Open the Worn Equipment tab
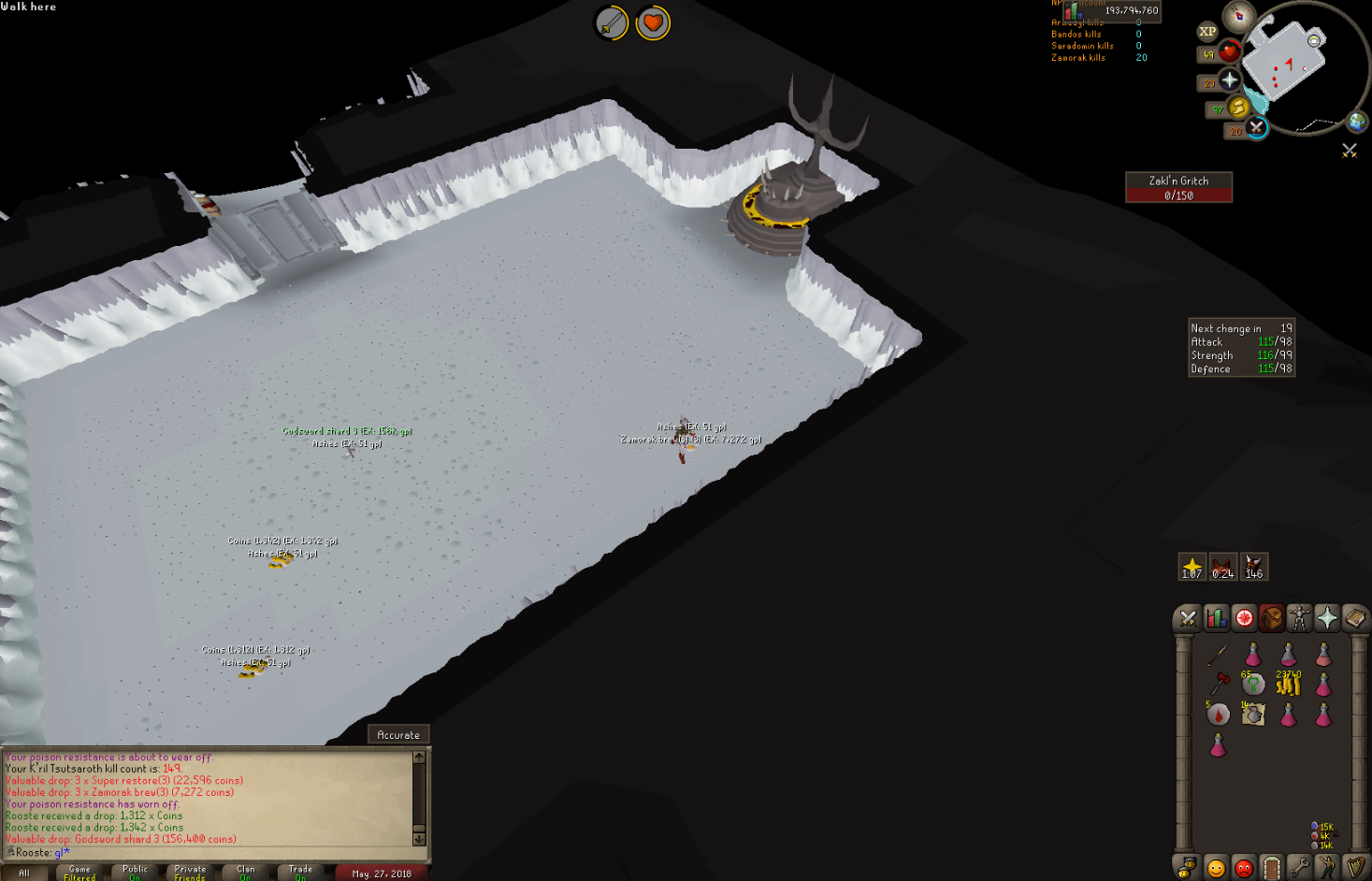The width and height of the screenshot is (1372, 881). (x=1298, y=618)
